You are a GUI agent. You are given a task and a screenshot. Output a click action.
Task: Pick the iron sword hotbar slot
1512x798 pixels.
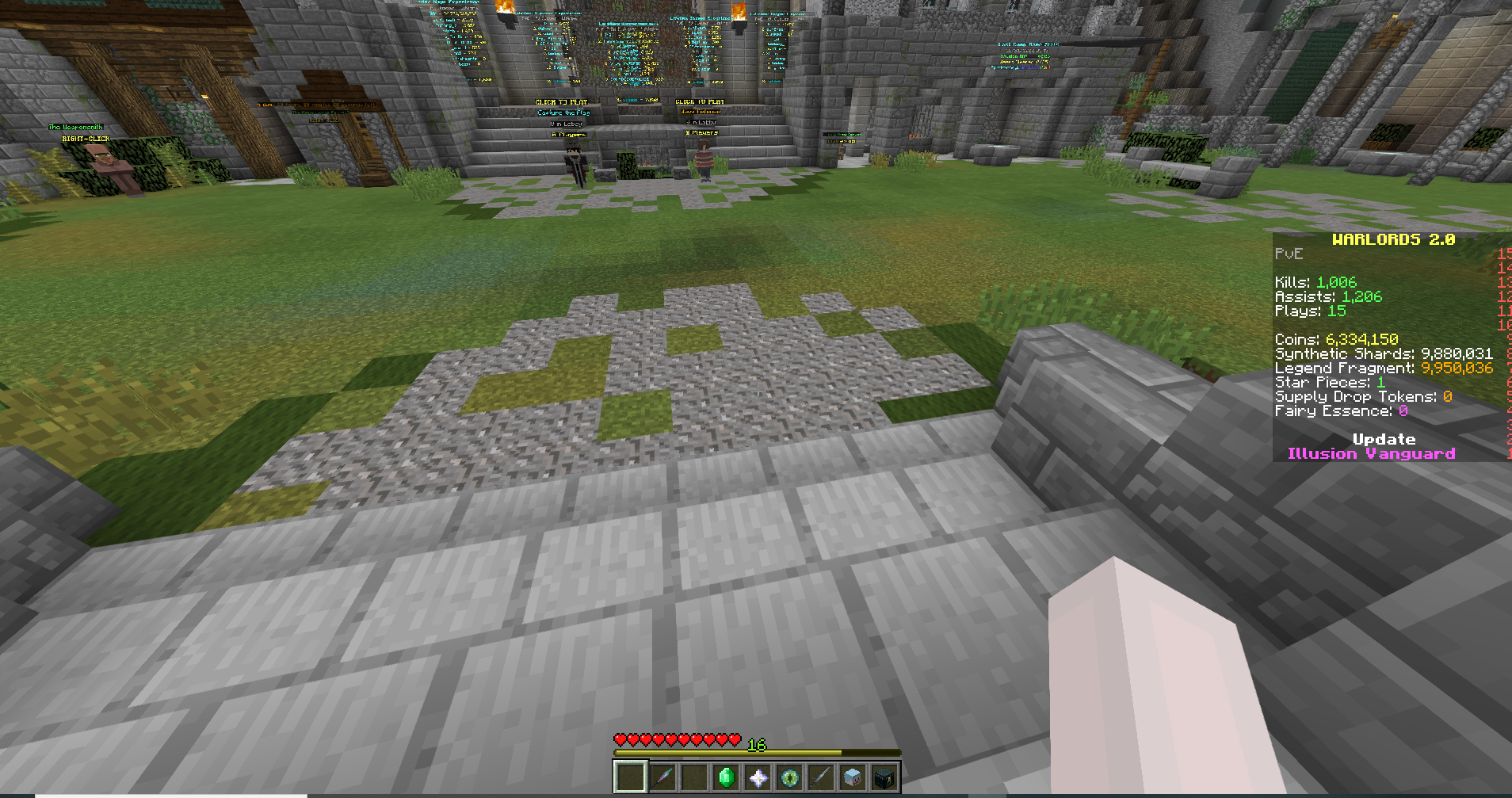click(x=821, y=777)
